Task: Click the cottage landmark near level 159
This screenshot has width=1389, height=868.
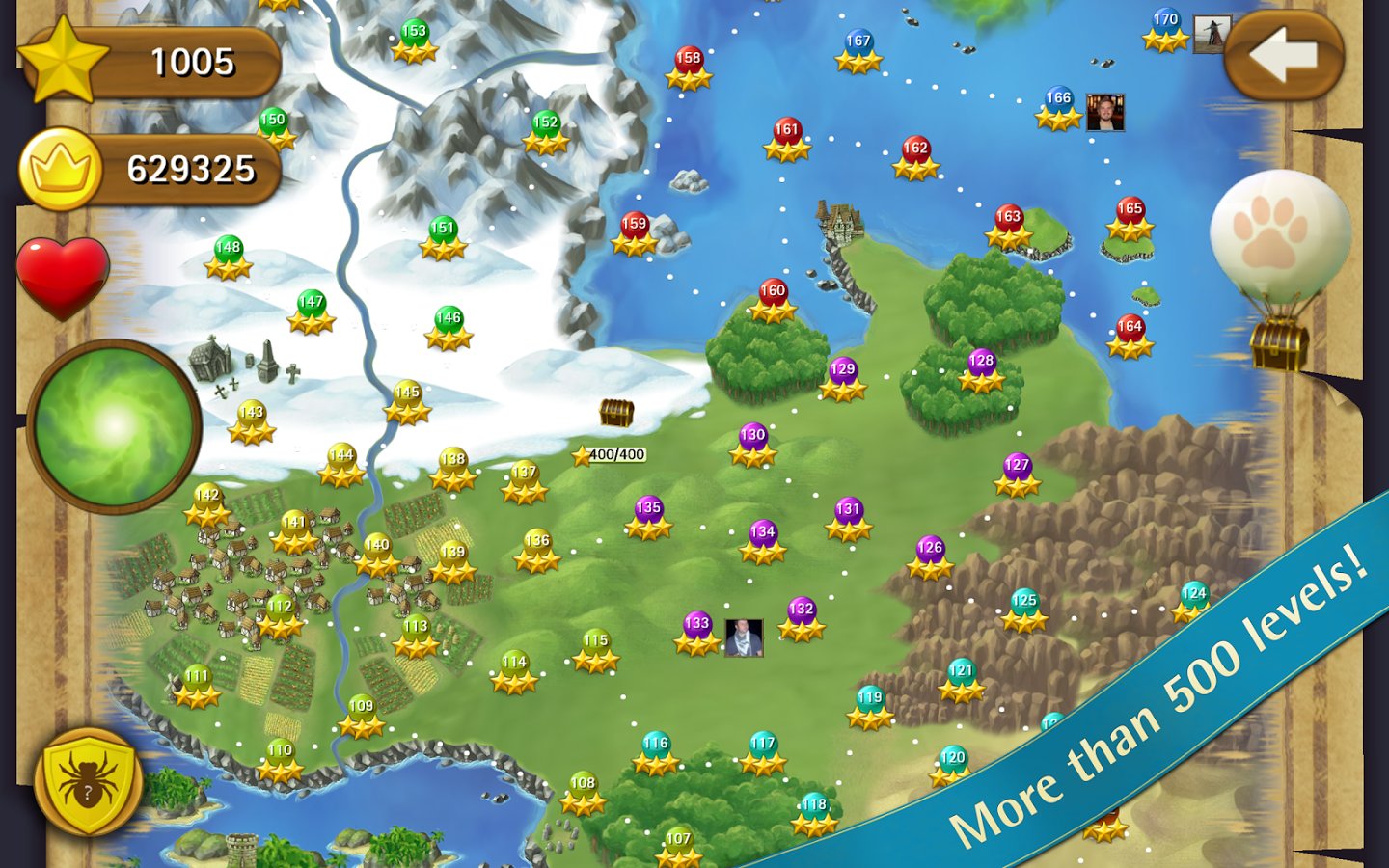Action: 839,222
